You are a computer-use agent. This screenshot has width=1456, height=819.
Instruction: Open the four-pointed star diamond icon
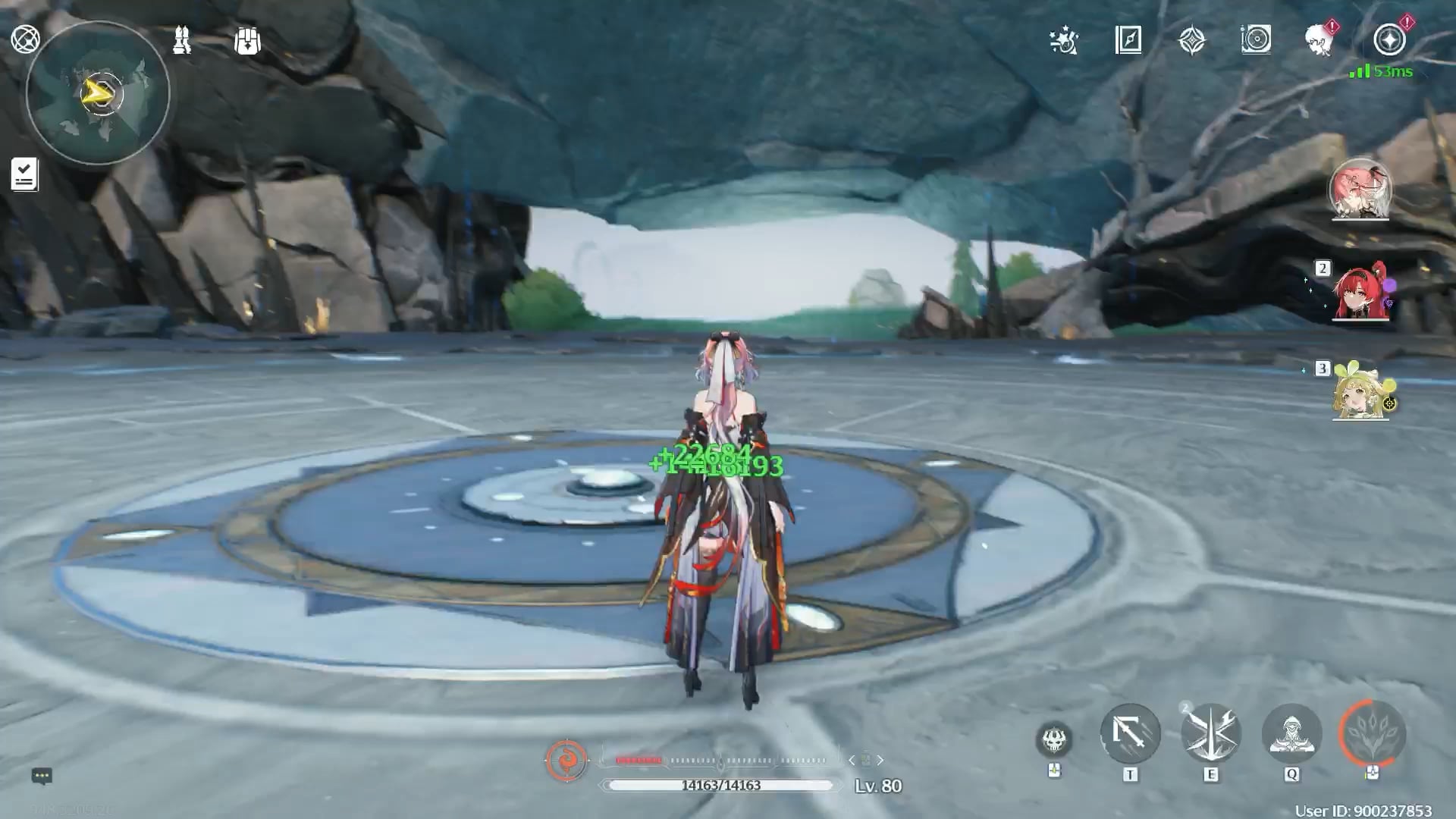1192,40
